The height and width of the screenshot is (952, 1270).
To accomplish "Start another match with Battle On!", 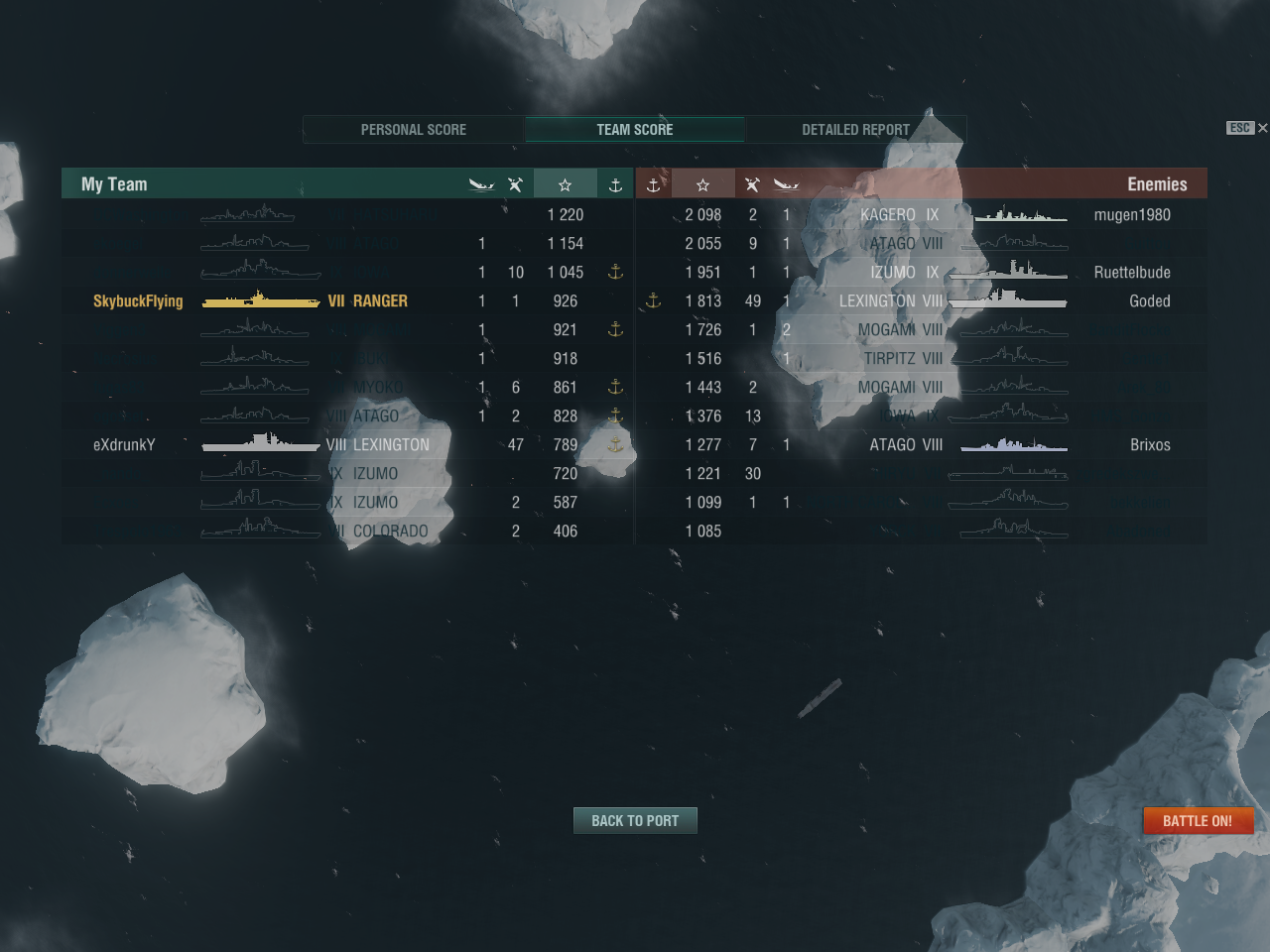I will [1198, 821].
